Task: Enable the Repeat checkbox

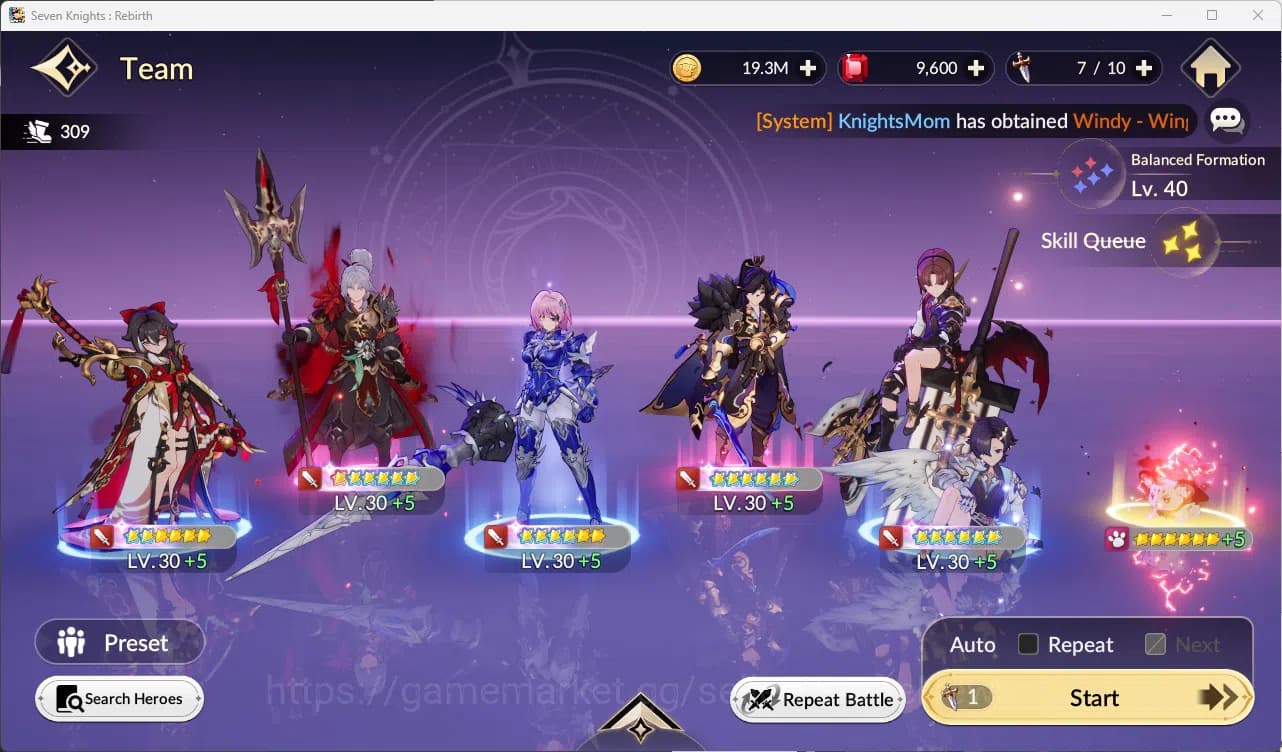Action: click(x=1028, y=645)
